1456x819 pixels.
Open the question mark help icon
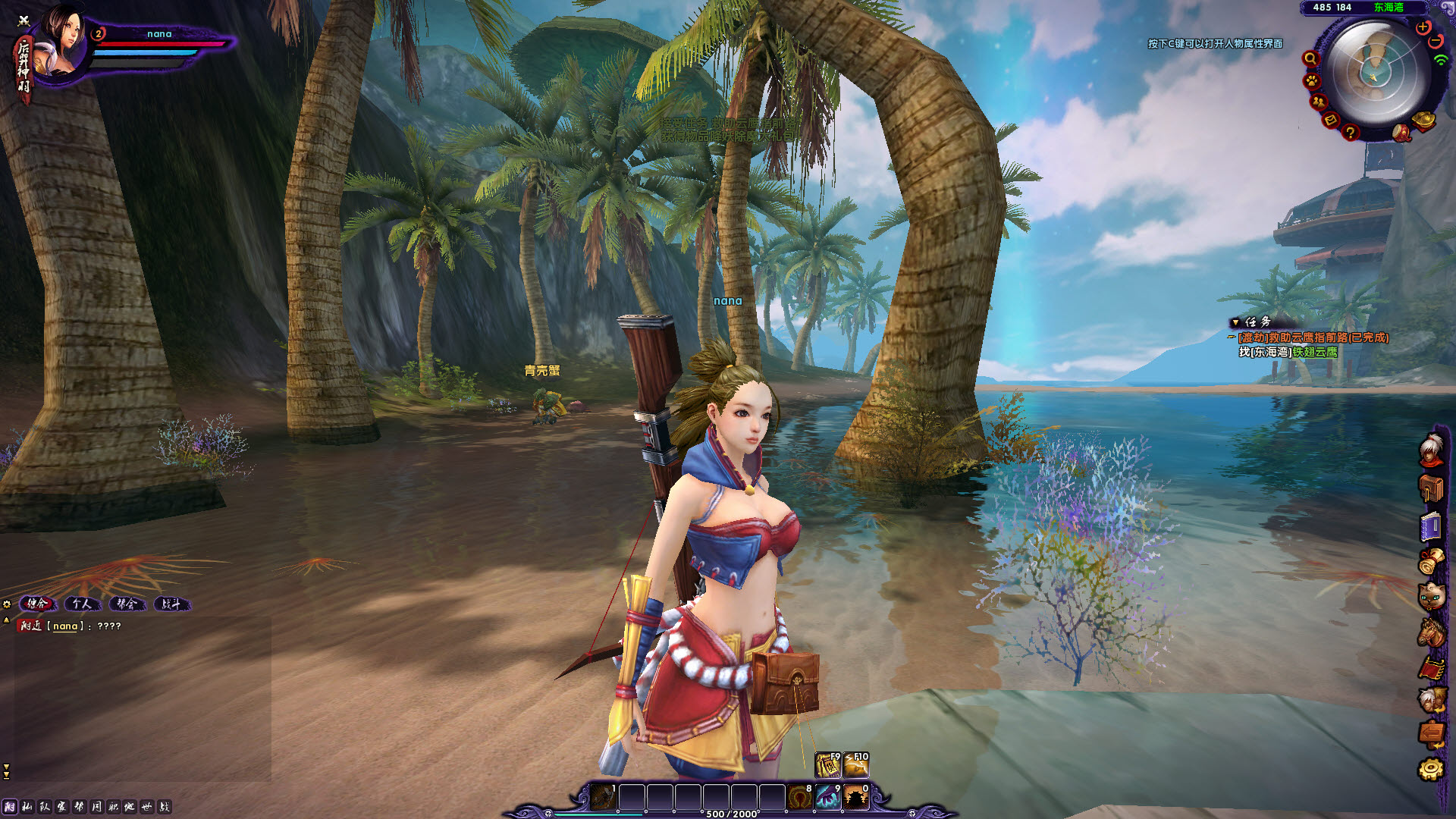click(1350, 133)
